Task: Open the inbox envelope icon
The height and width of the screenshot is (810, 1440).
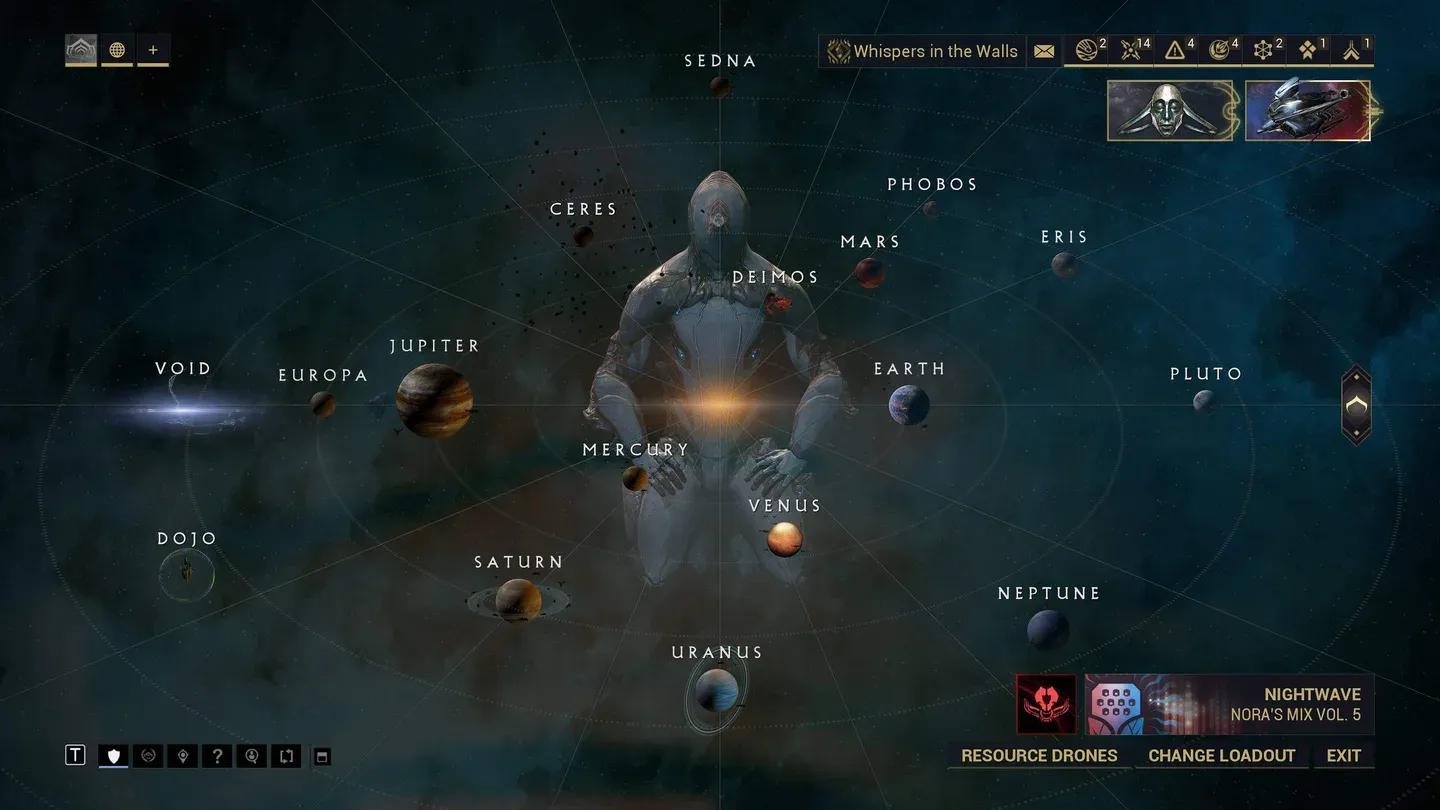Action: point(1043,50)
